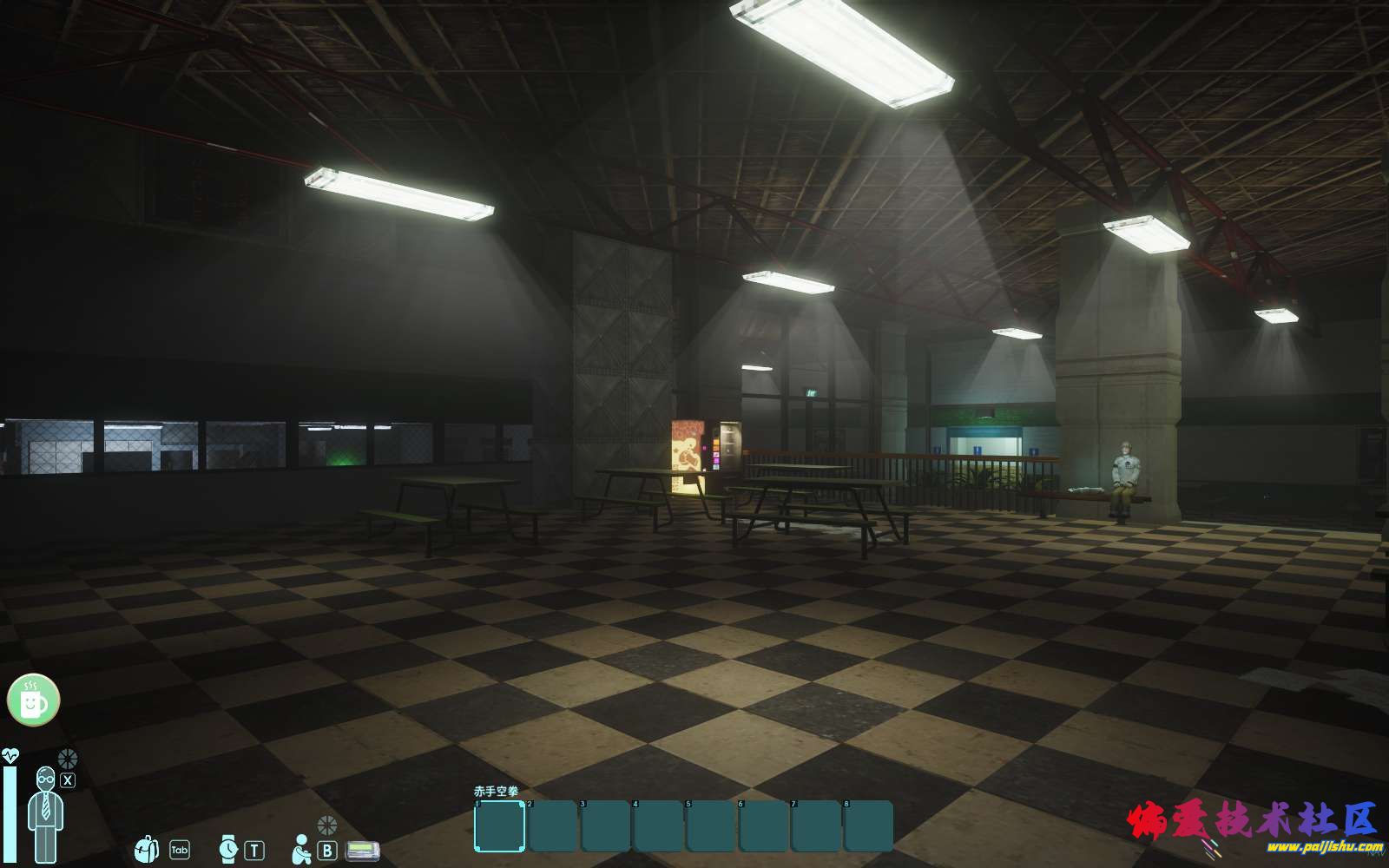Choose hotbar slot number 4
The image size is (1389, 868).
tap(658, 826)
